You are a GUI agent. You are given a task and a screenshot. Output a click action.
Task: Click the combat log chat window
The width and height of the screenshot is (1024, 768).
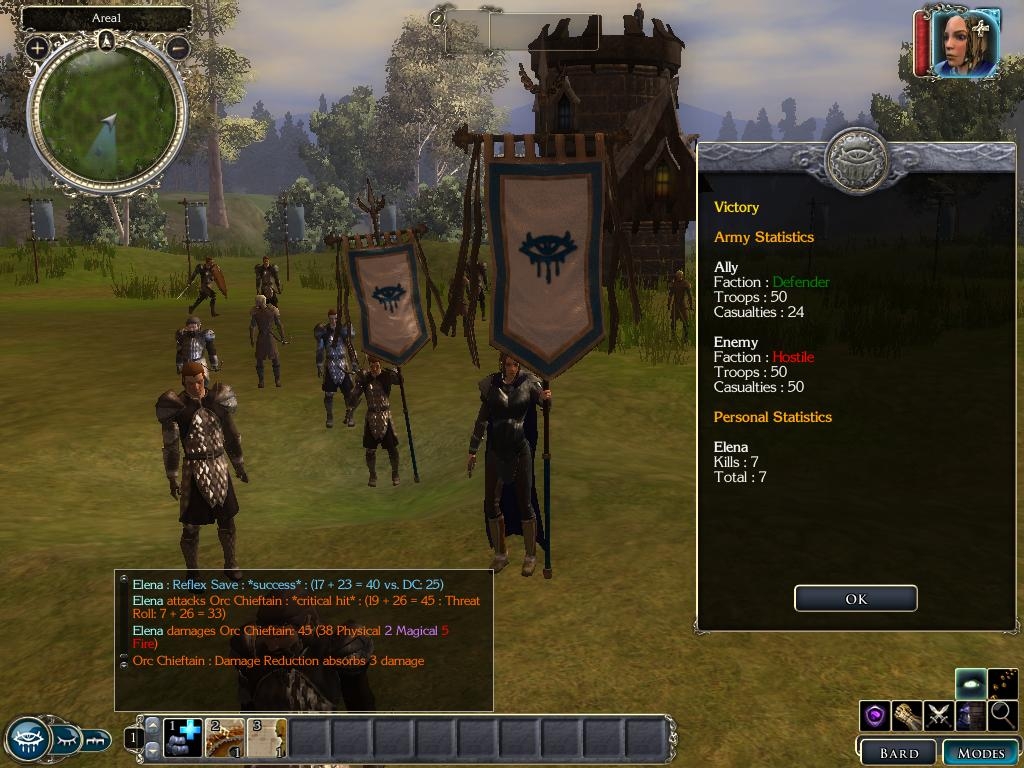(303, 640)
